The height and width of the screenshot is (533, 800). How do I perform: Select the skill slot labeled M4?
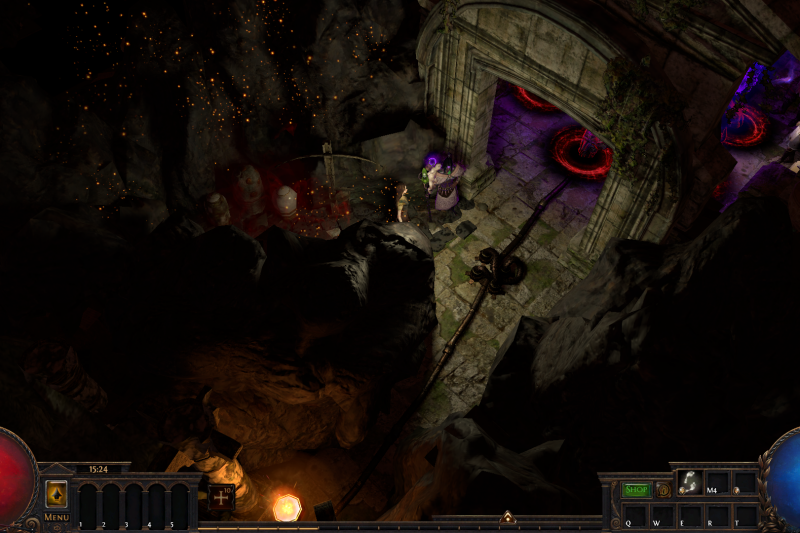[717, 482]
